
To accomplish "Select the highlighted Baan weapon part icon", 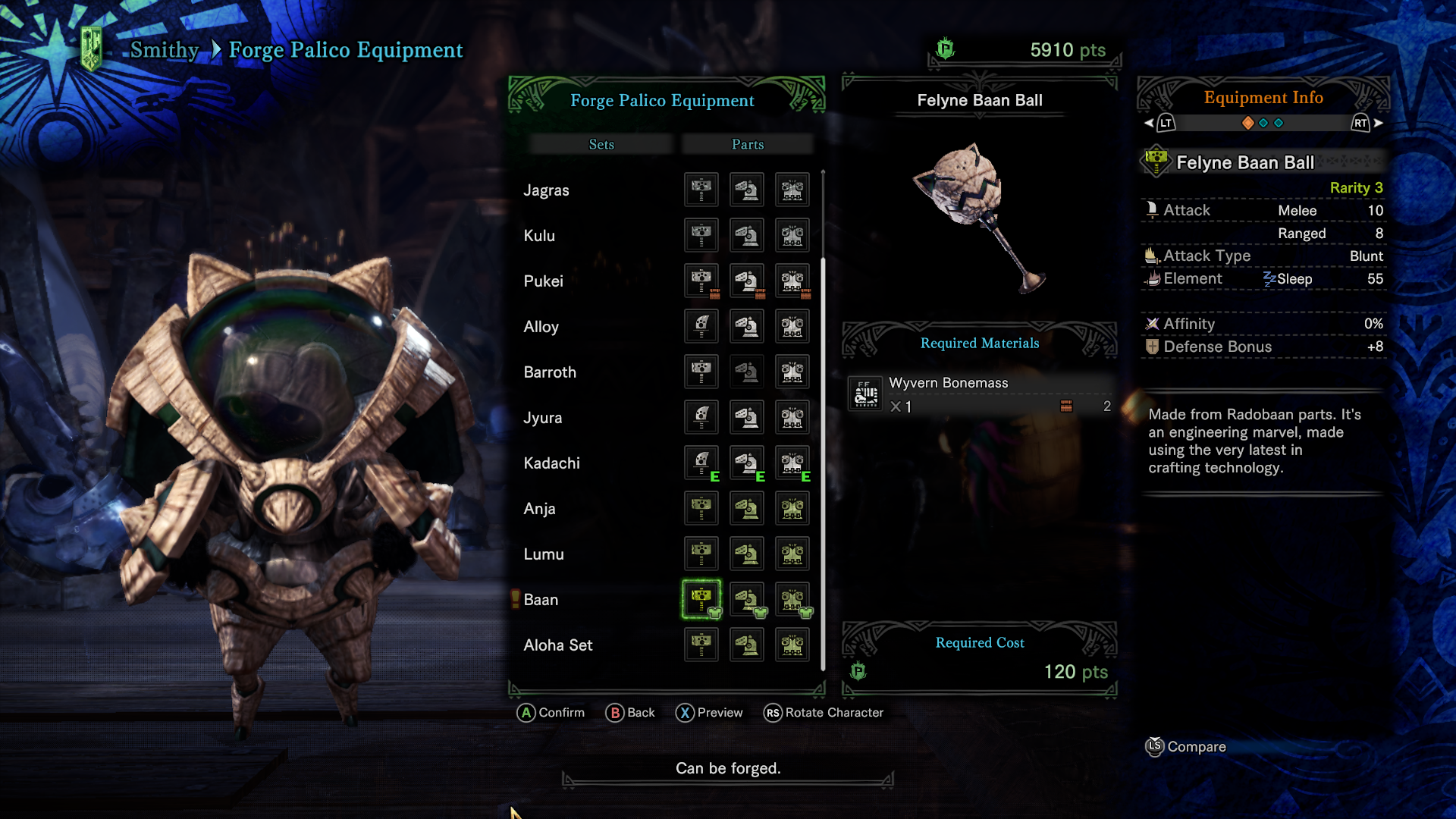I will pos(701,600).
